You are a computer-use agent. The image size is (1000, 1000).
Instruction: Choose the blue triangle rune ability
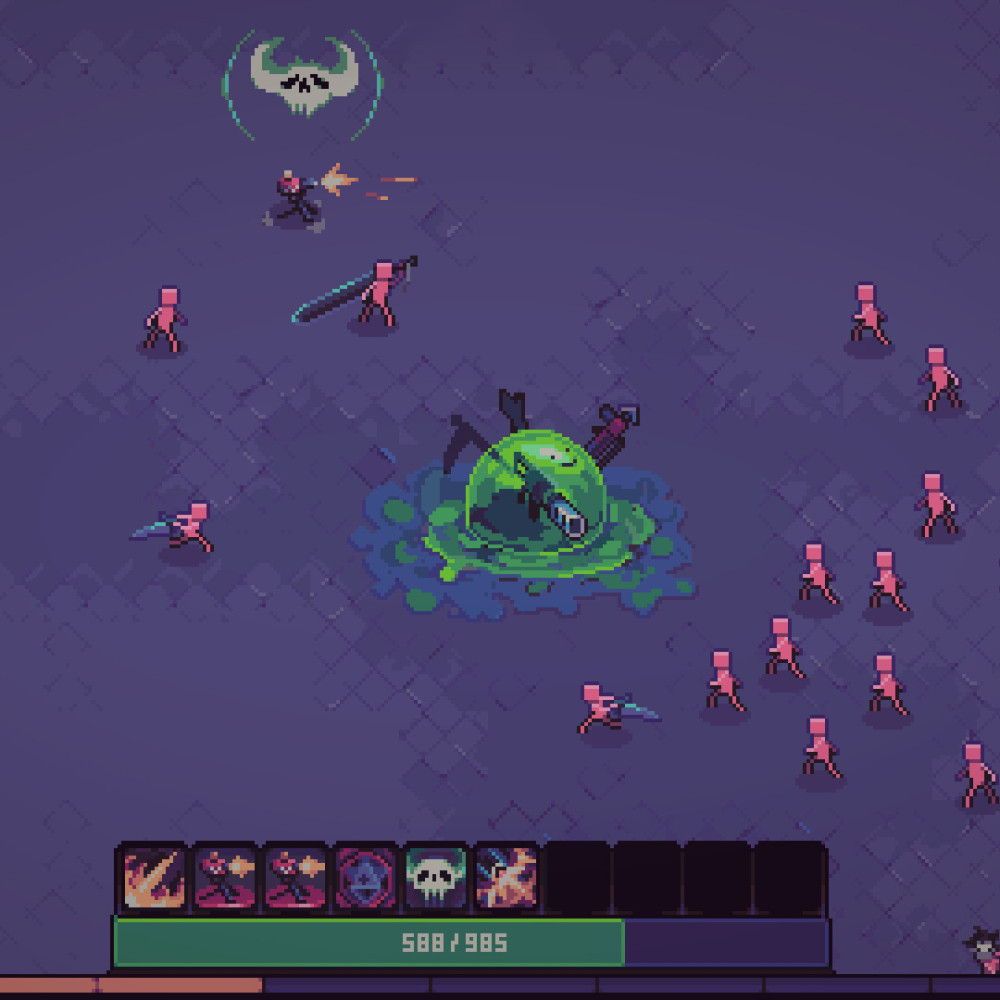click(x=366, y=877)
